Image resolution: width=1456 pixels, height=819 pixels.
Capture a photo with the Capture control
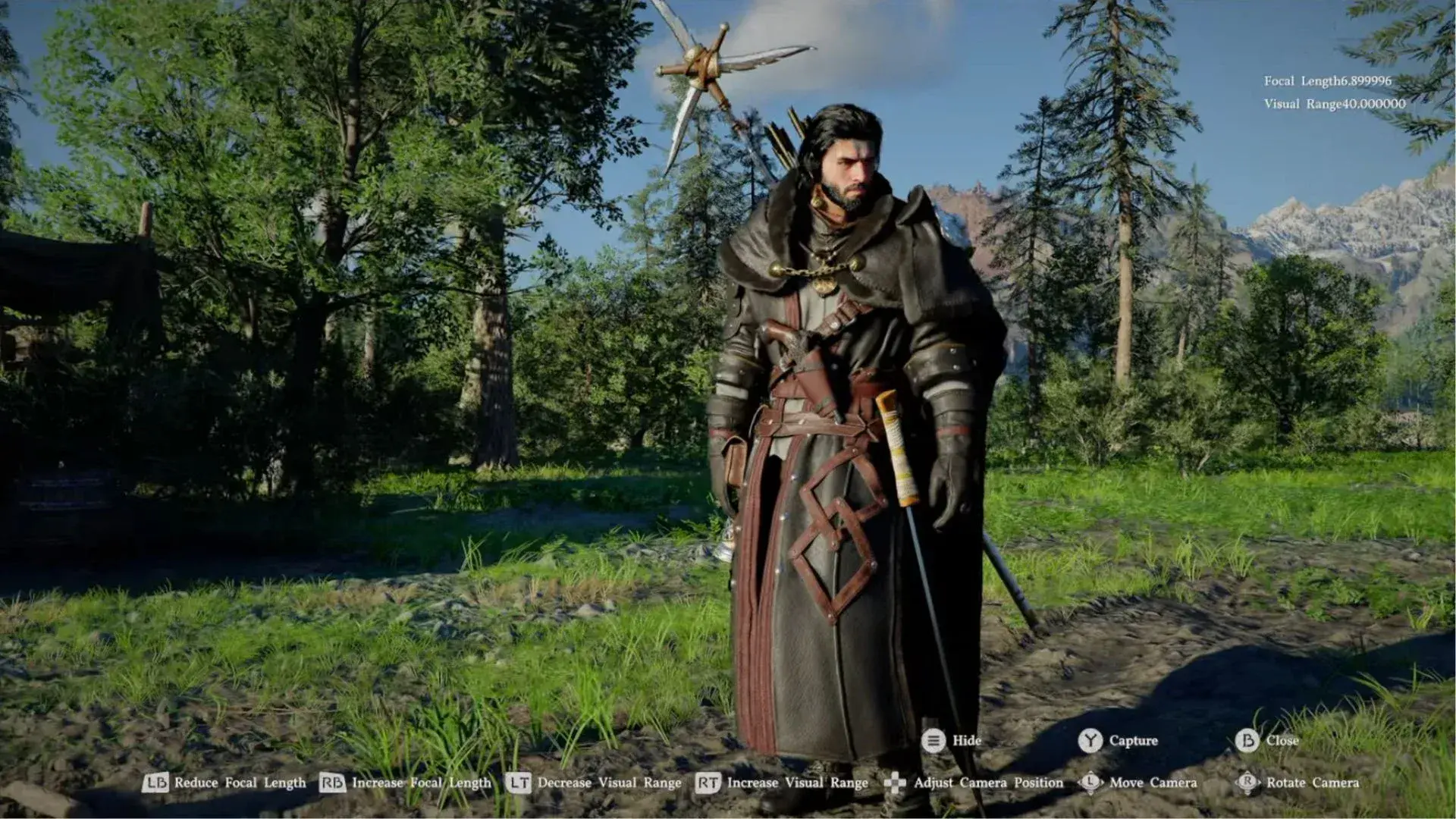(1133, 741)
